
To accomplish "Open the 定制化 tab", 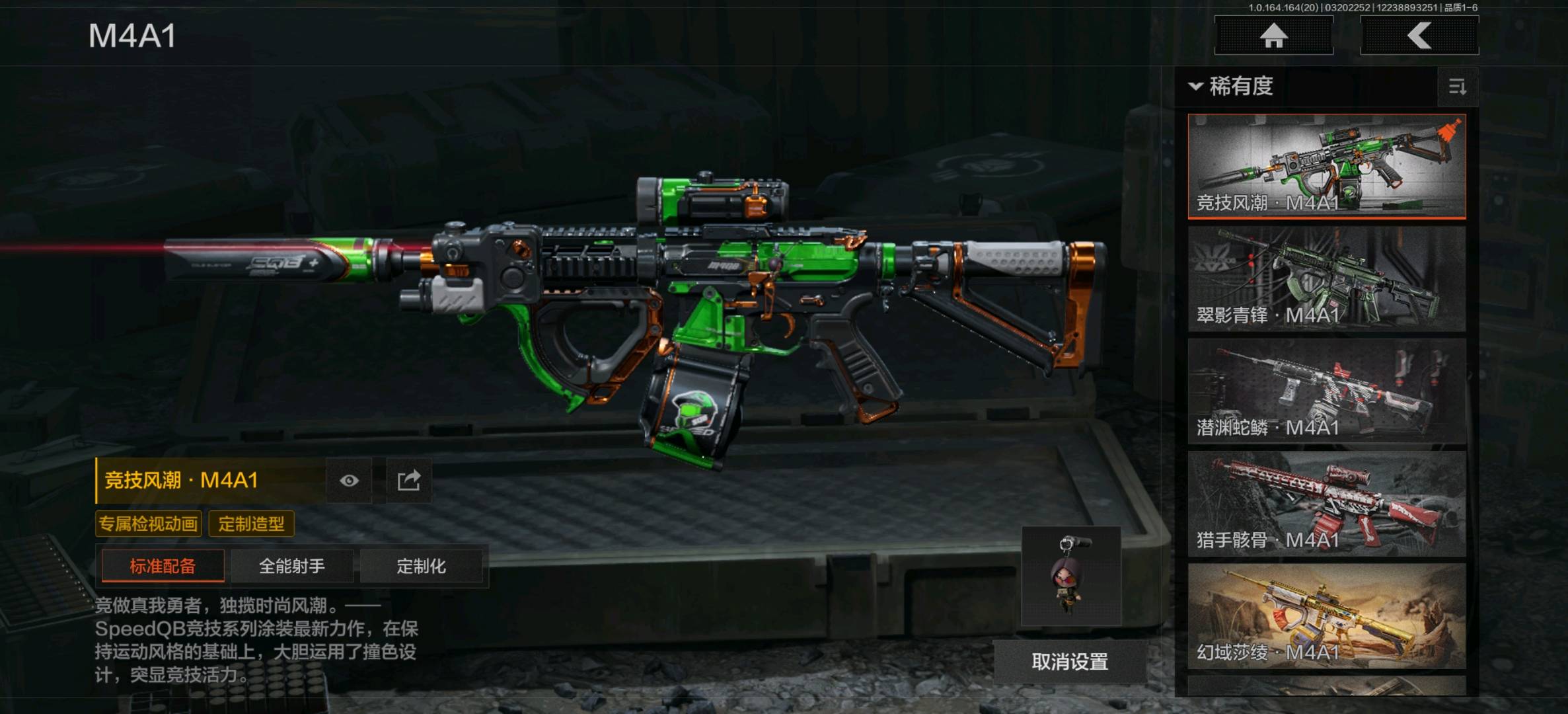I will click(421, 566).
